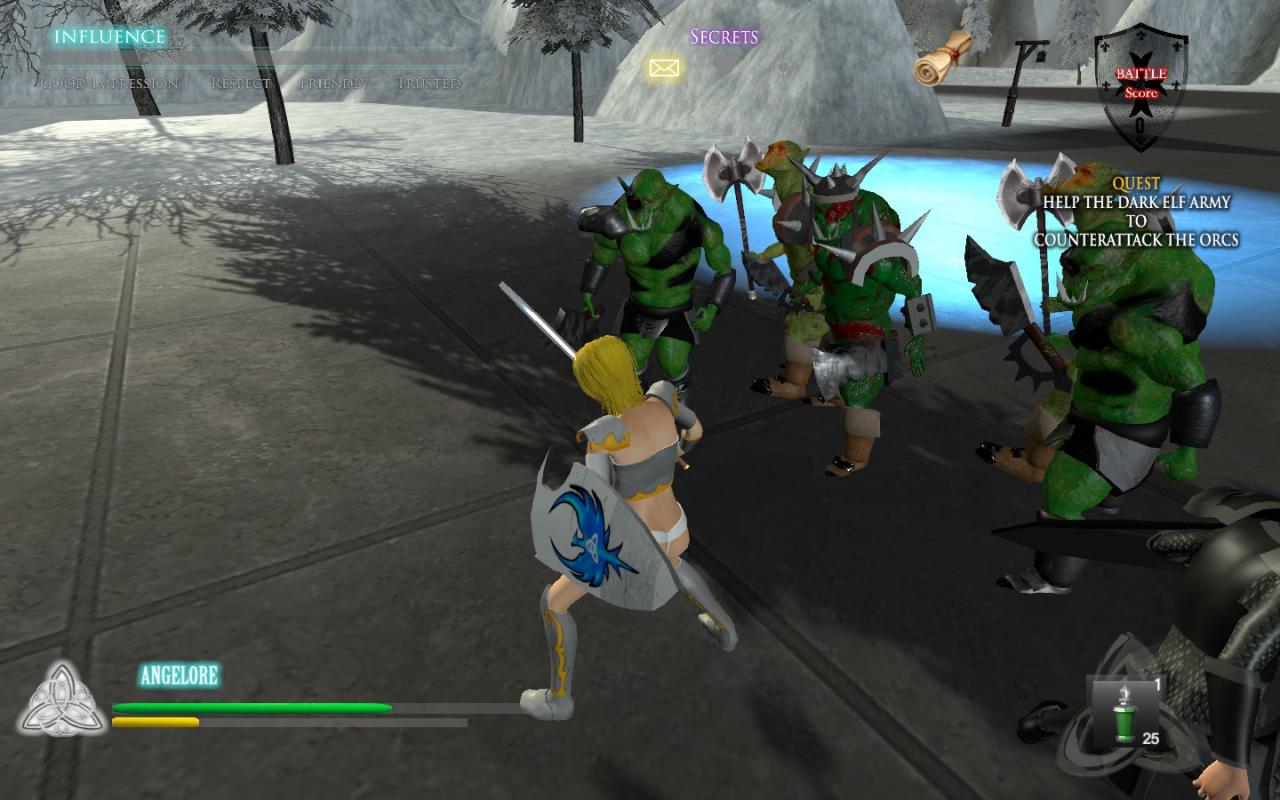The height and width of the screenshot is (800, 1280).
Task: Select the dark elf army quest tracker
Action: pos(1136,212)
